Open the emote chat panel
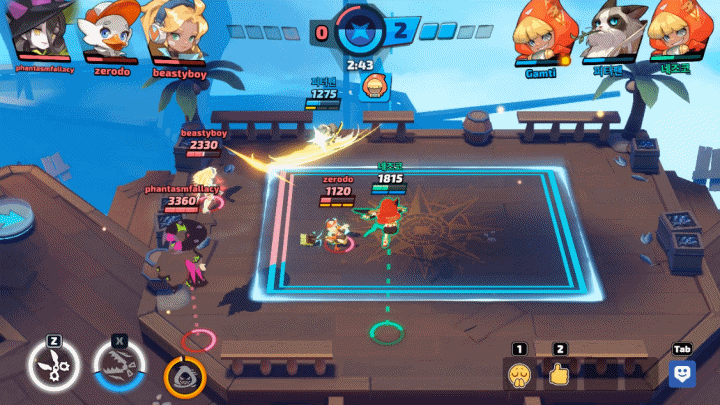The height and width of the screenshot is (405, 720). [x=682, y=374]
